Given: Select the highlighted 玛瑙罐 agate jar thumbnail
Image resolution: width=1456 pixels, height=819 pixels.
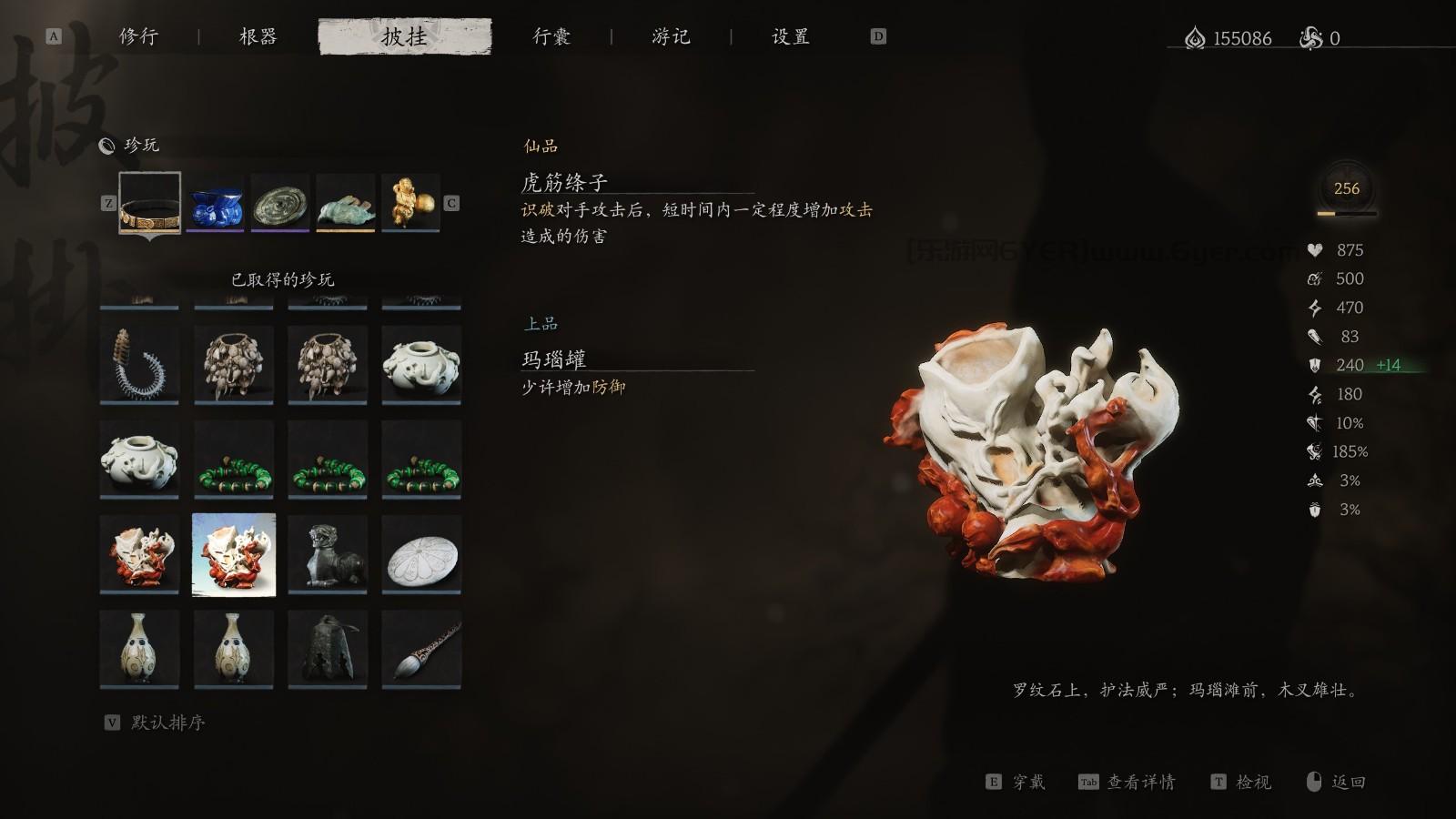Looking at the screenshot, I should click(233, 553).
